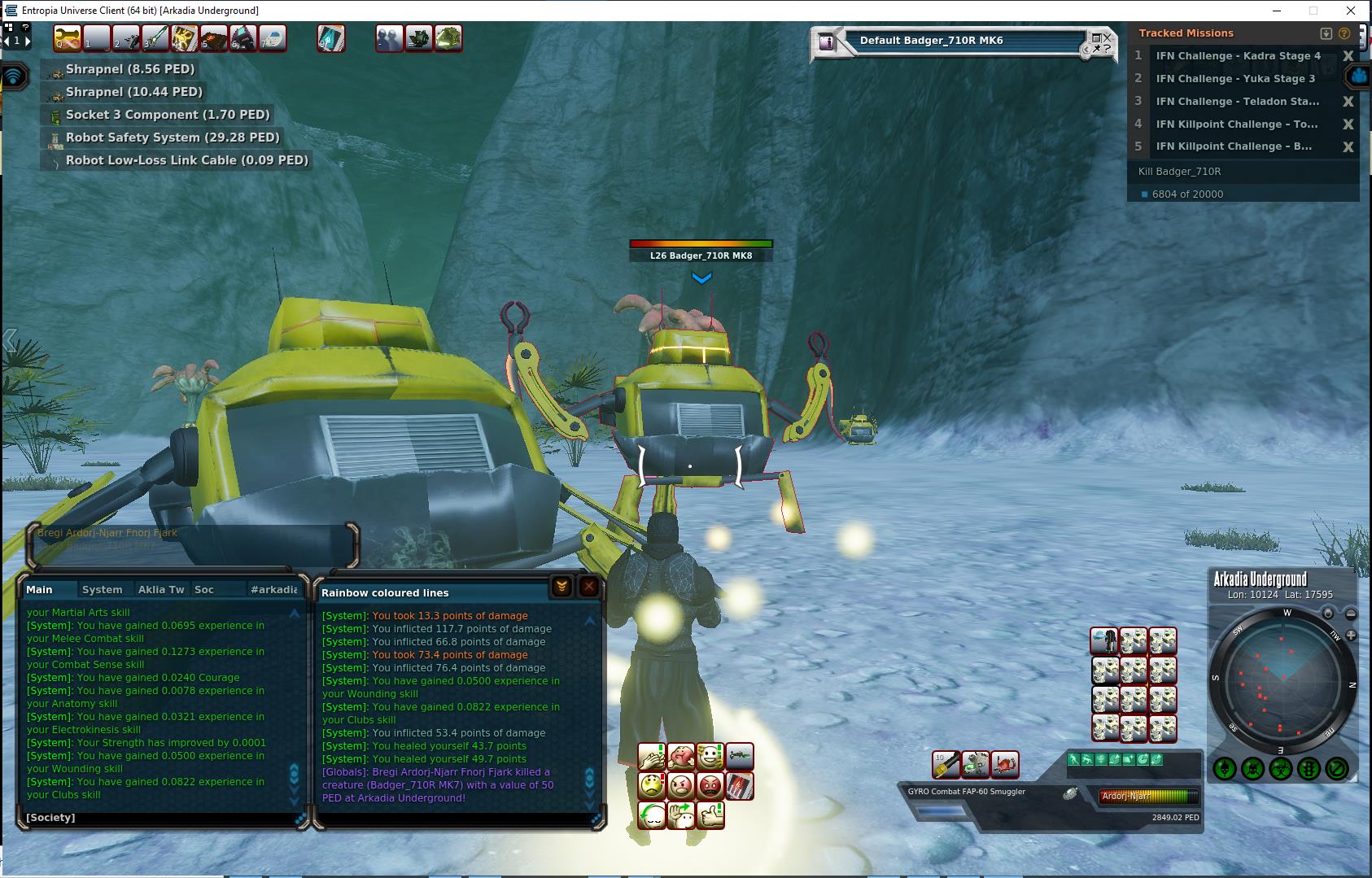Use the clapping hands emote

[651, 757]
